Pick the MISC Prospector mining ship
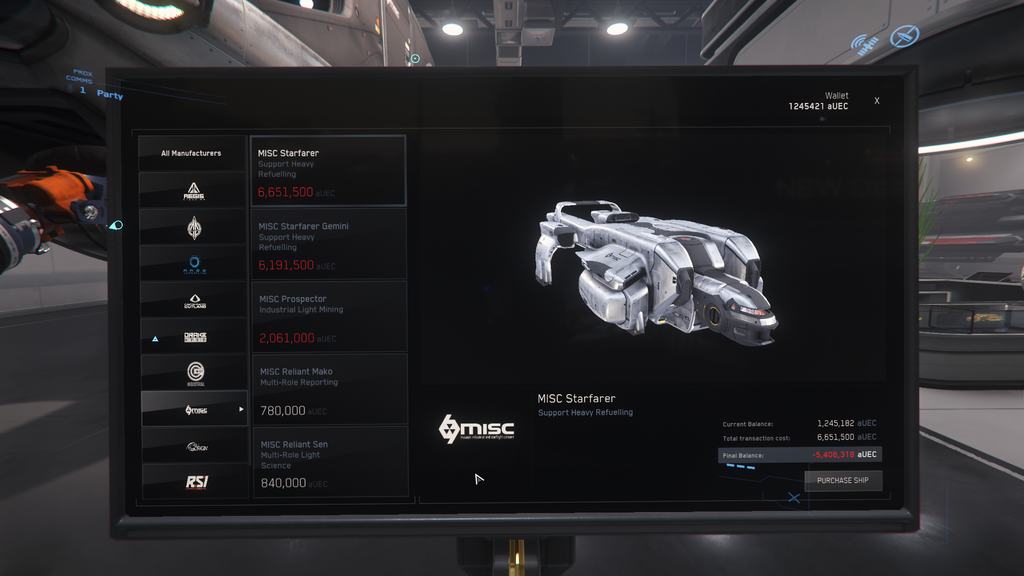The width and height of the screenshot is (1024, 576). tap(328, 316)
